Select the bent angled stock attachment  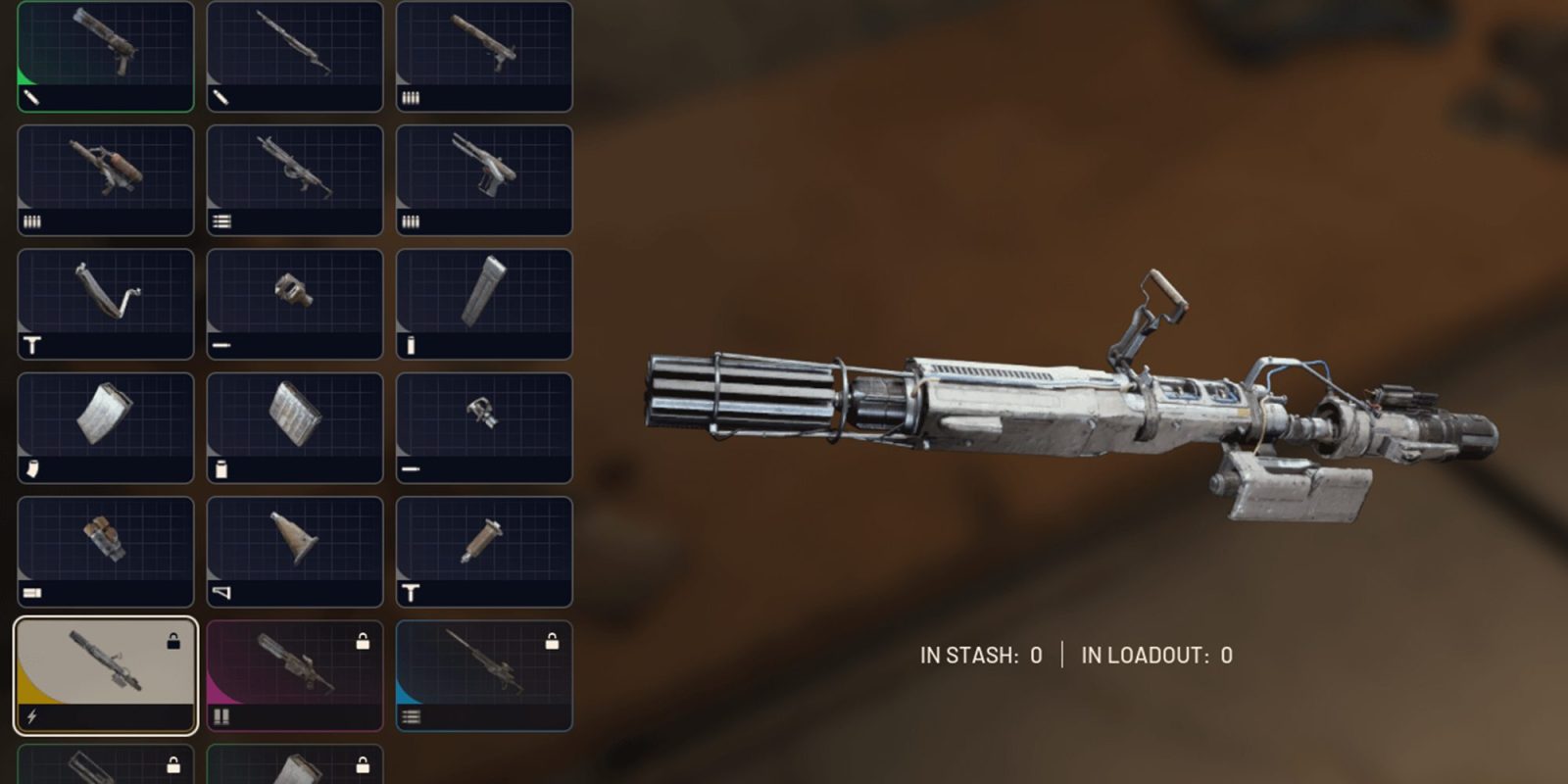pos(106,304)
